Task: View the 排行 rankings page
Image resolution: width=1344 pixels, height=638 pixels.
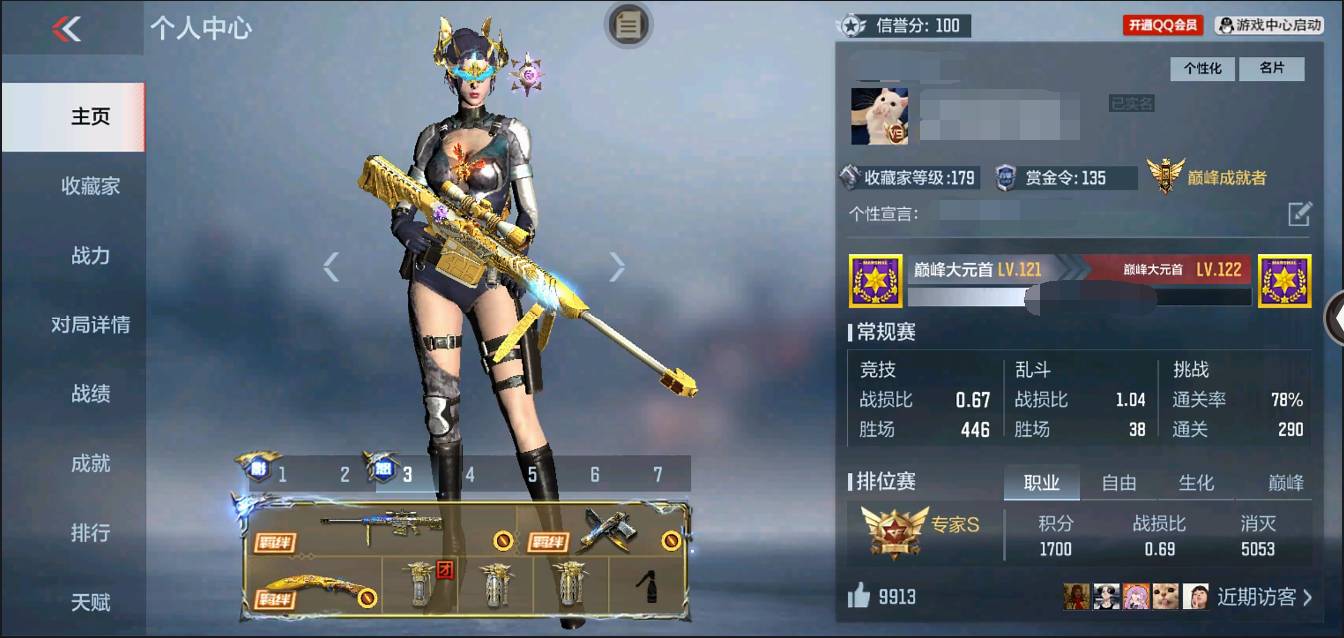Action: [90, 533]
